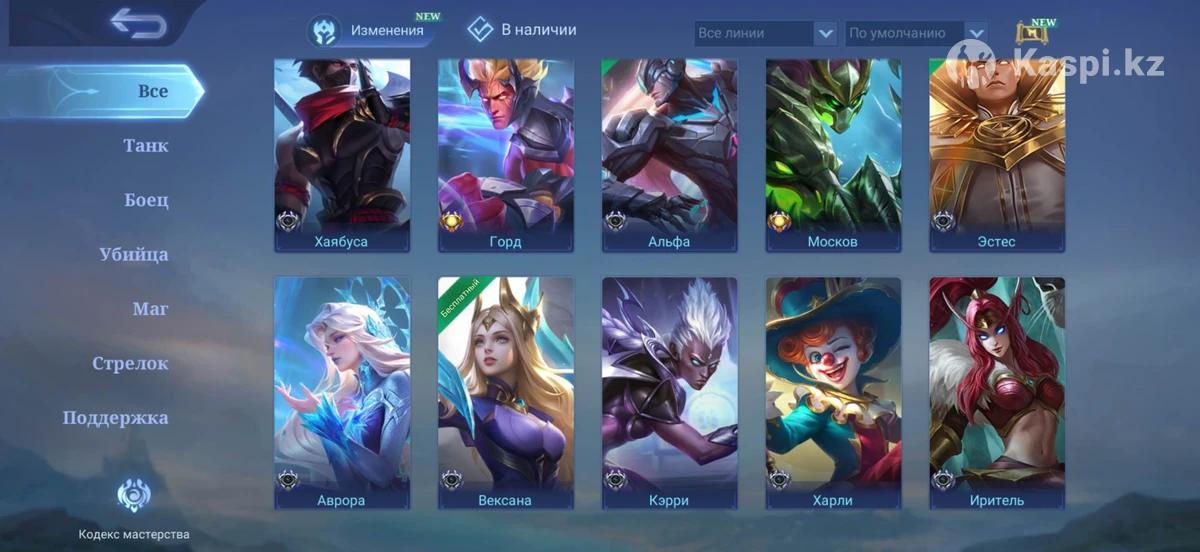Show the Убийца hero category
Viewport: 1200px width, 552px height.
[x=134, y=255]
